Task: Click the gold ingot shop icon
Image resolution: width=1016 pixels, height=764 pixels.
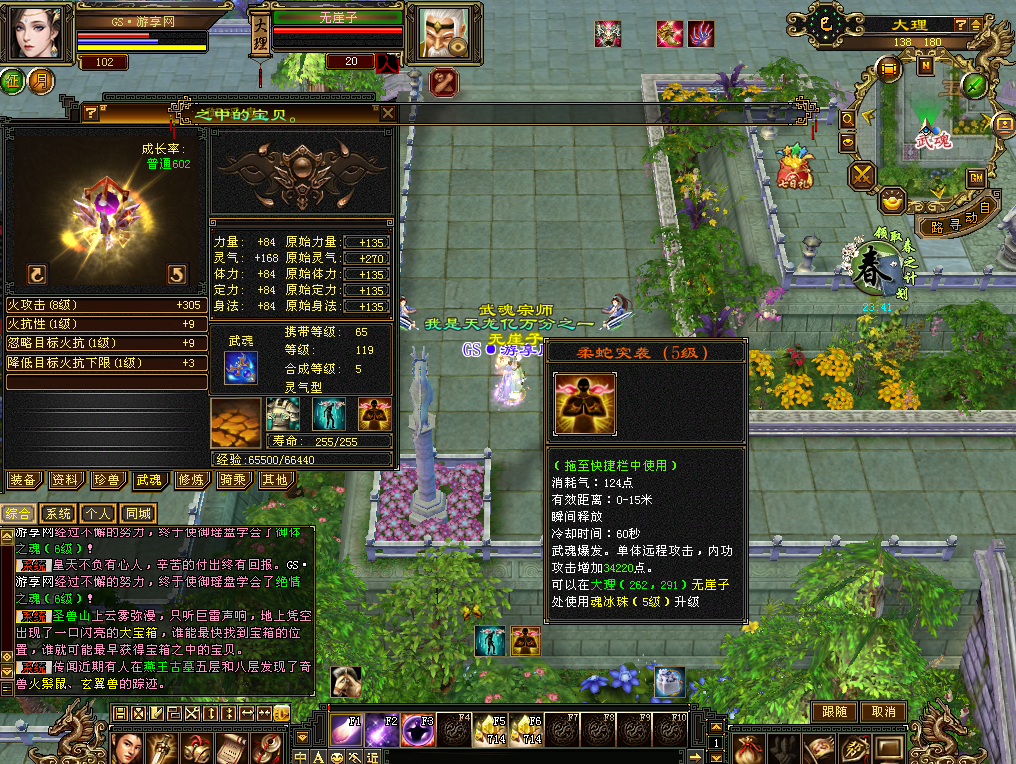Action: click(893, 202)
